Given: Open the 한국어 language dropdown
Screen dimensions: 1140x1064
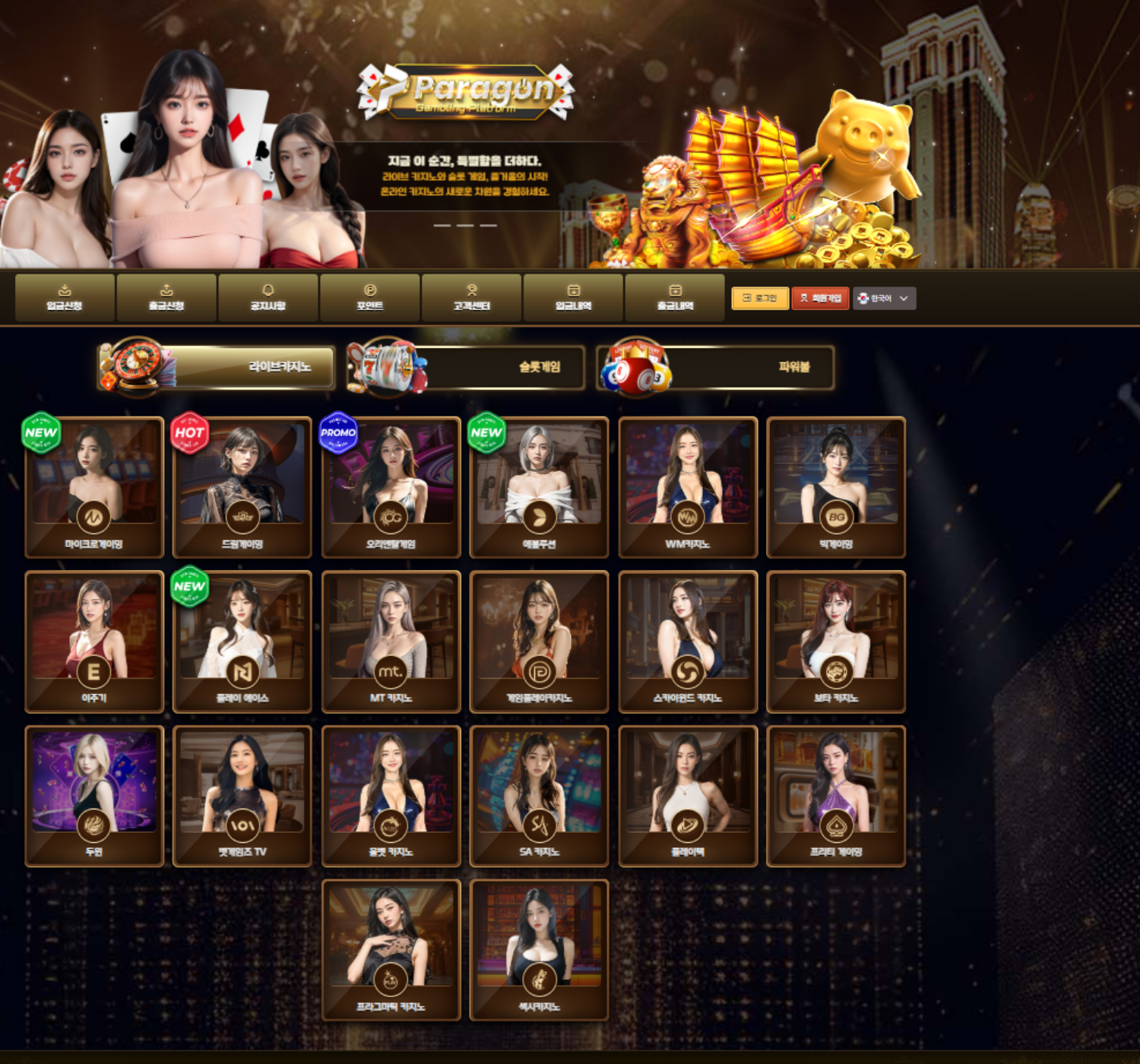Looking at the screenshot, I should pos(884,298).
